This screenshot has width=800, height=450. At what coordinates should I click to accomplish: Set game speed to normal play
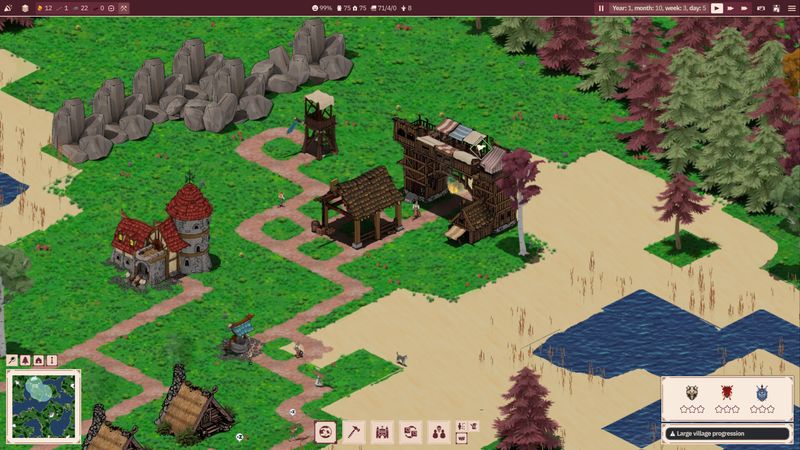tap(717, 8)
